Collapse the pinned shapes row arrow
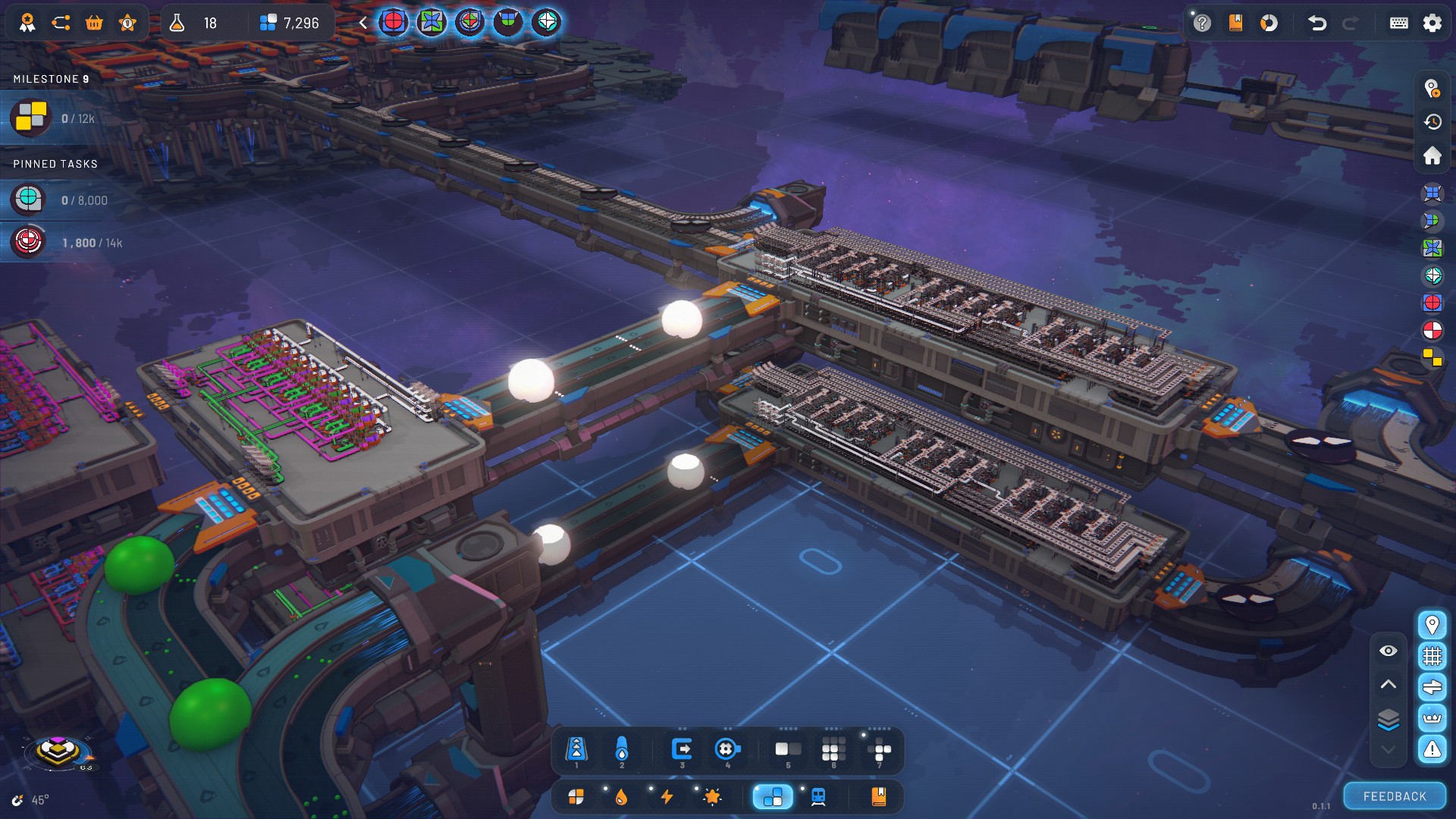 [363, 23]
